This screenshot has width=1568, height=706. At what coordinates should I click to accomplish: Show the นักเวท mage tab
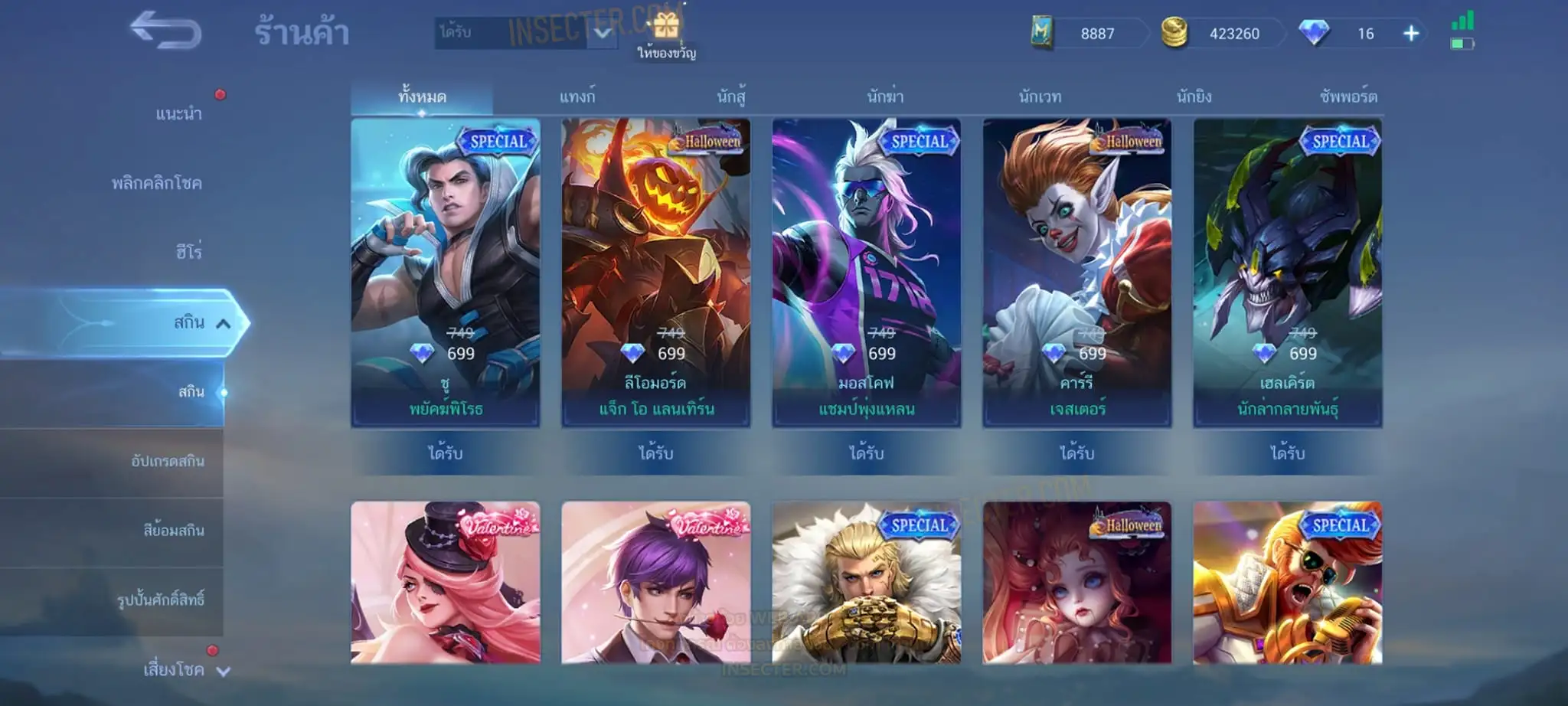1040,97
